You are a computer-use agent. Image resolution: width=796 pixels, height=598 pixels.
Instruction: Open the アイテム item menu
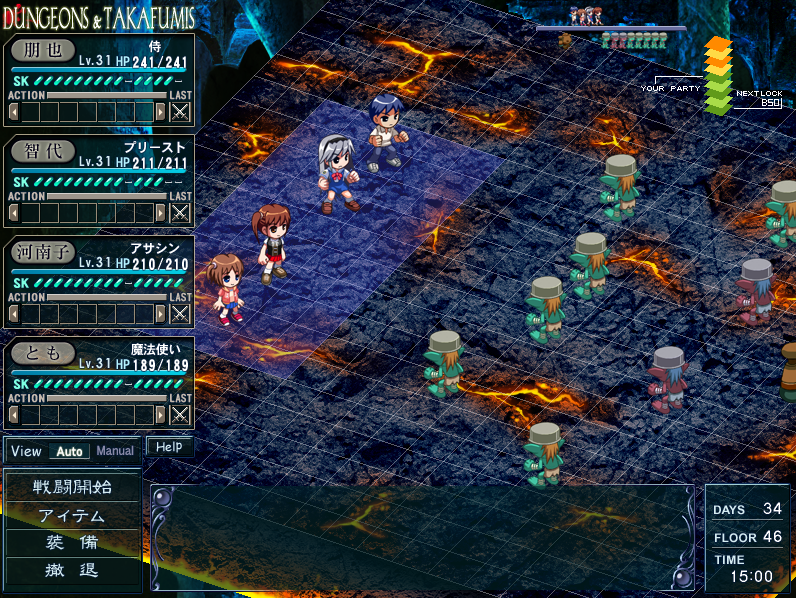pyautogui.click(x=73, y=516)
